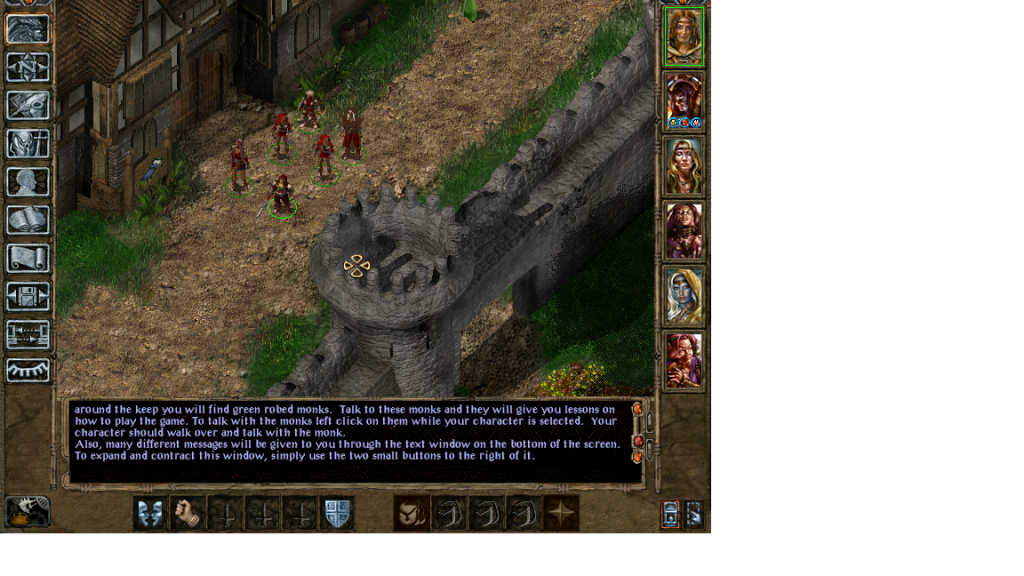
Task: Select the green-bordered blonde character portrait
Action: (x=685, y=37)
